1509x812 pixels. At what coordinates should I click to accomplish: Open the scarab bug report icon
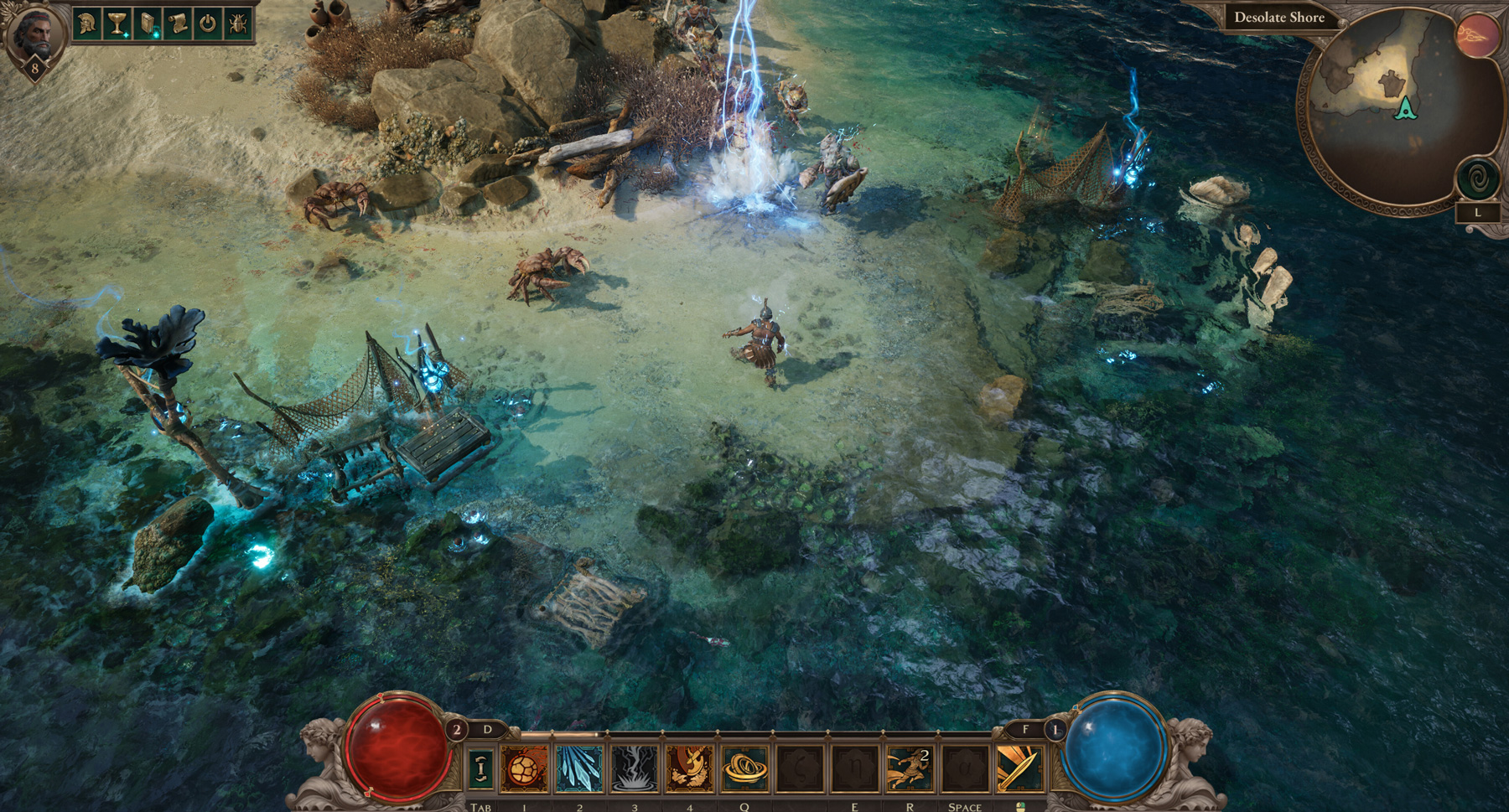click(237, 23)
